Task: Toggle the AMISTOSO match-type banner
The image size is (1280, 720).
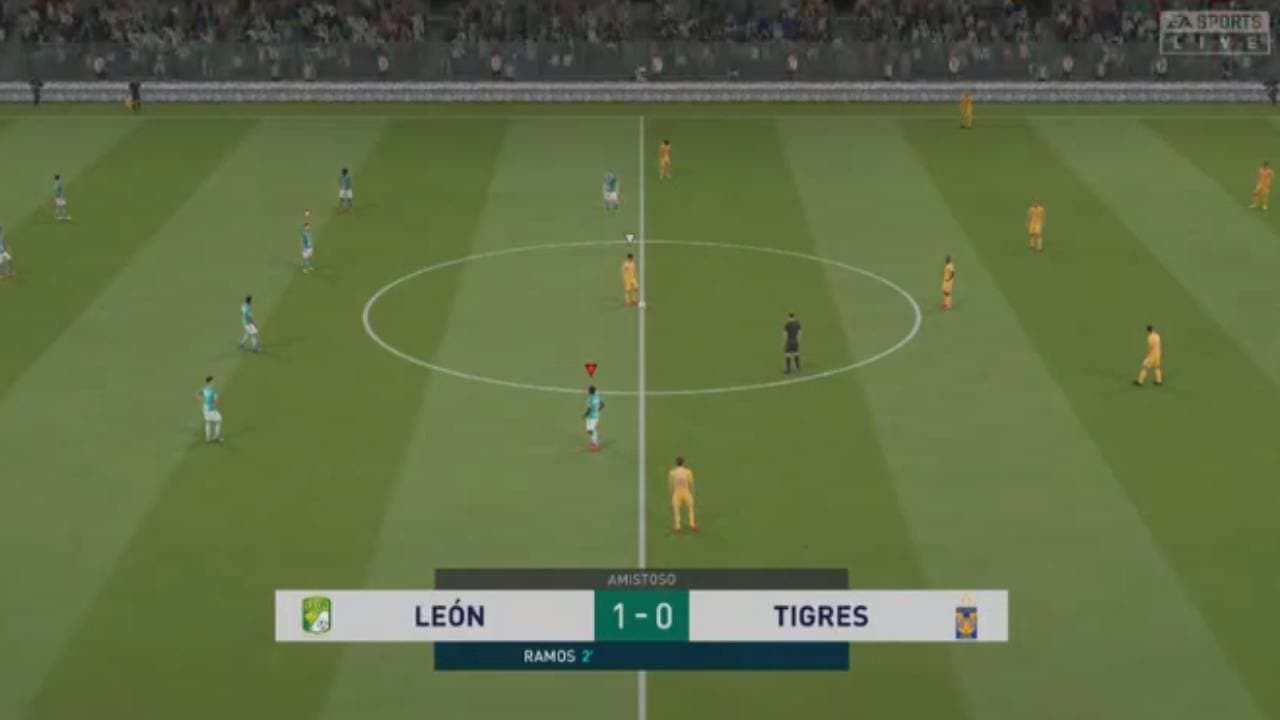Action: (x=640, y=576)
